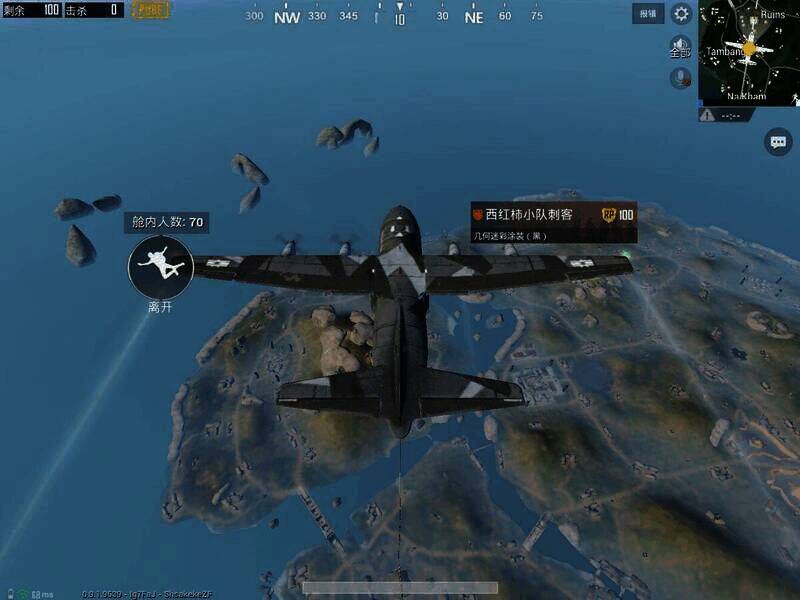The height and width of the screenshot is (600, 800).
Task: Expand the minimap showing Tambang
Action: point(749,53)
